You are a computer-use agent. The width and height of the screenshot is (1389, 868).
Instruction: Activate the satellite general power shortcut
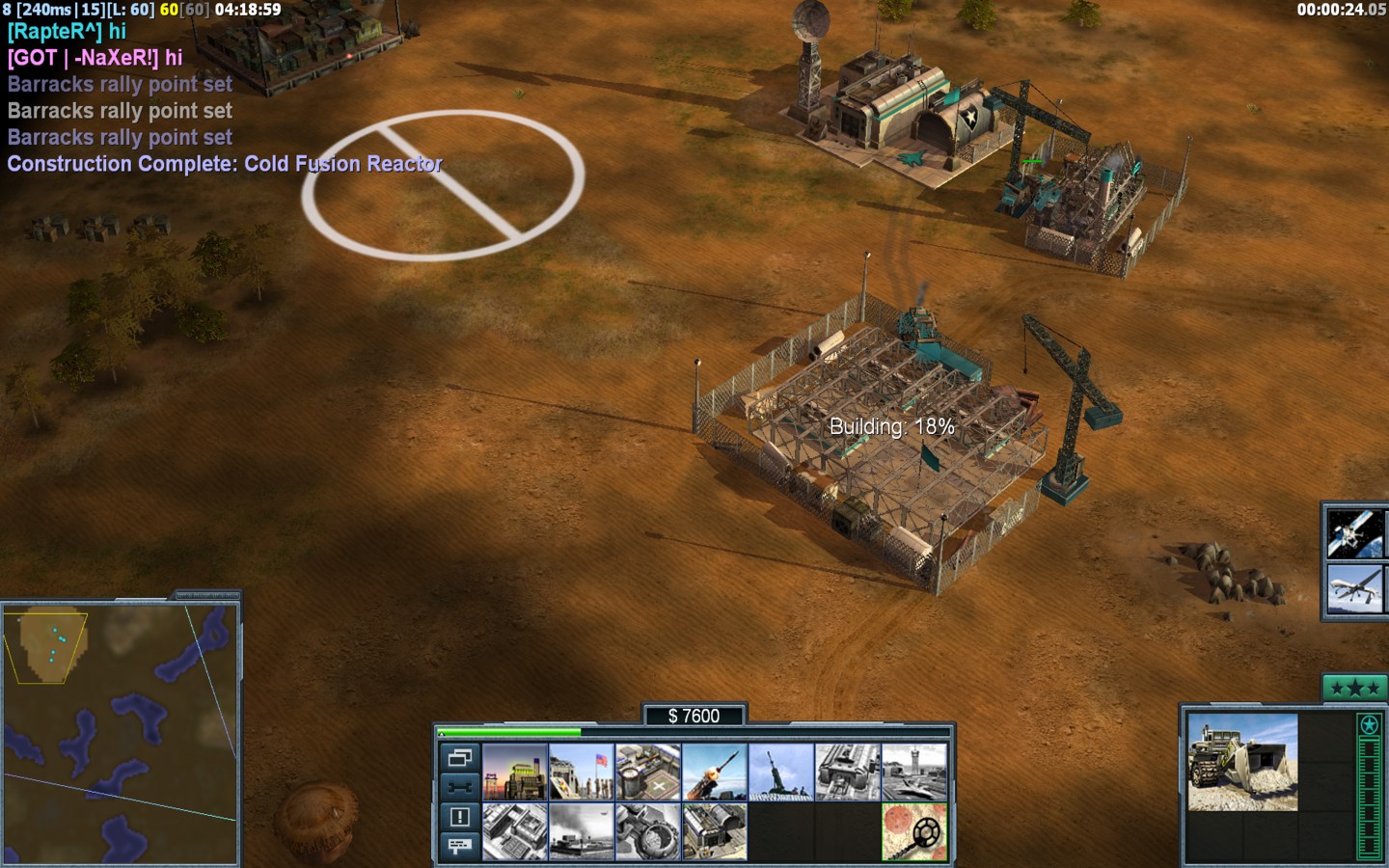(x=1355, y=533)
